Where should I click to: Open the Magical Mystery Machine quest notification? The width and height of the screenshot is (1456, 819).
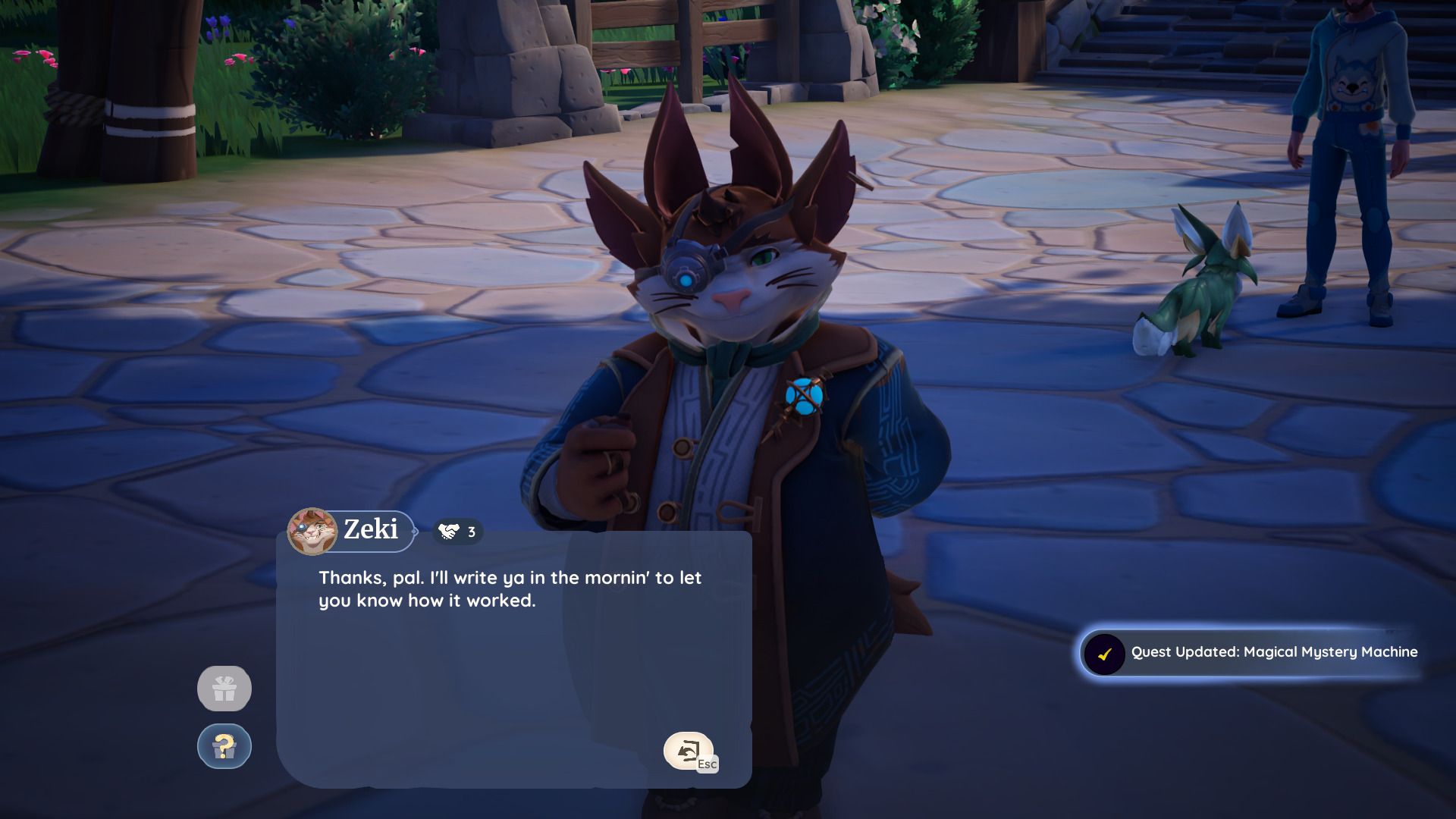(x=1249, y=652)
